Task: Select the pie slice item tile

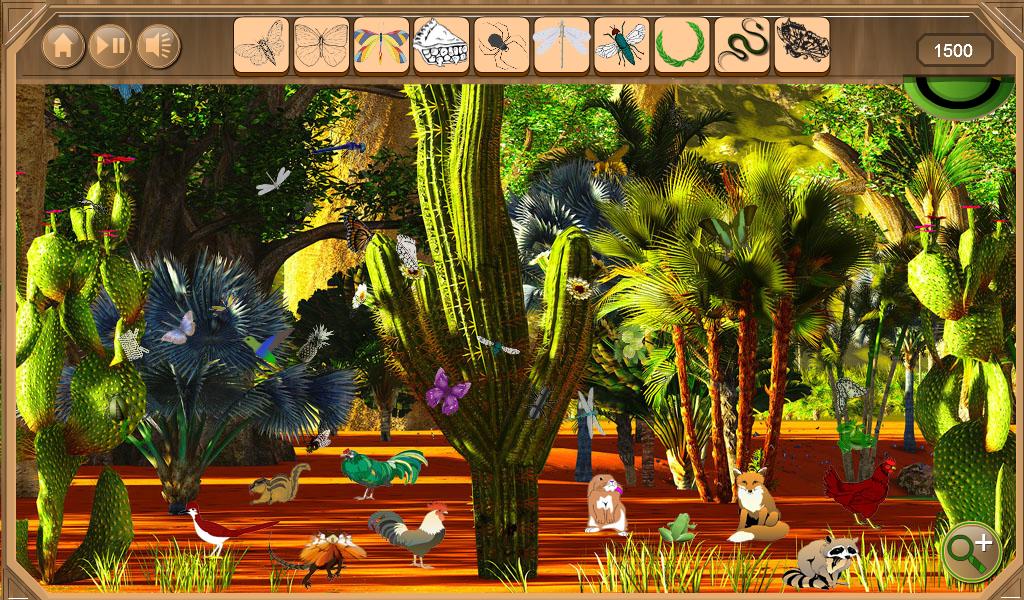Action: 441,45
